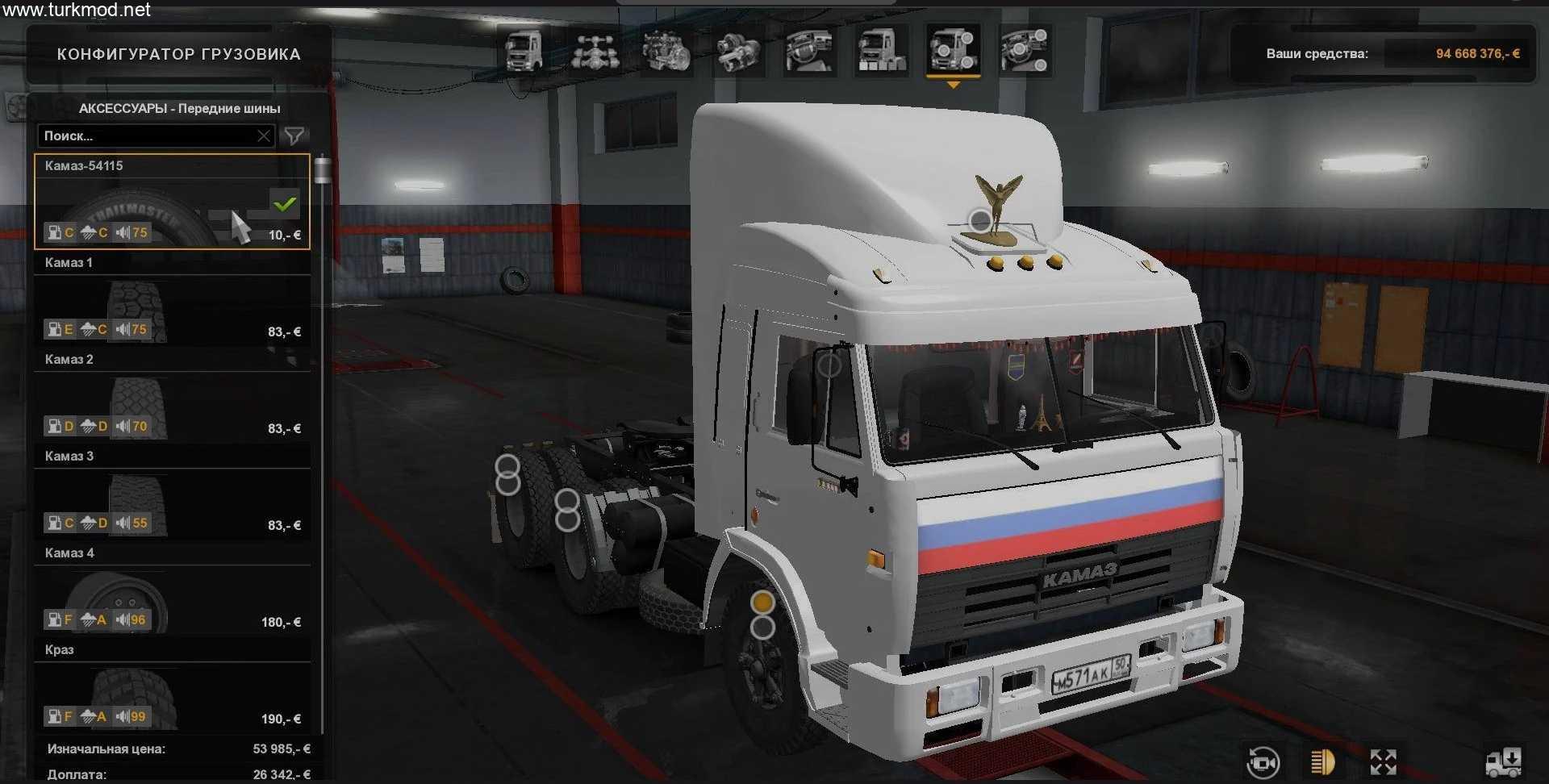The height and width of the screenshot is (784, 1549).
Task: Rotate the camera around the truck
Action: [x=1263, y=763]
